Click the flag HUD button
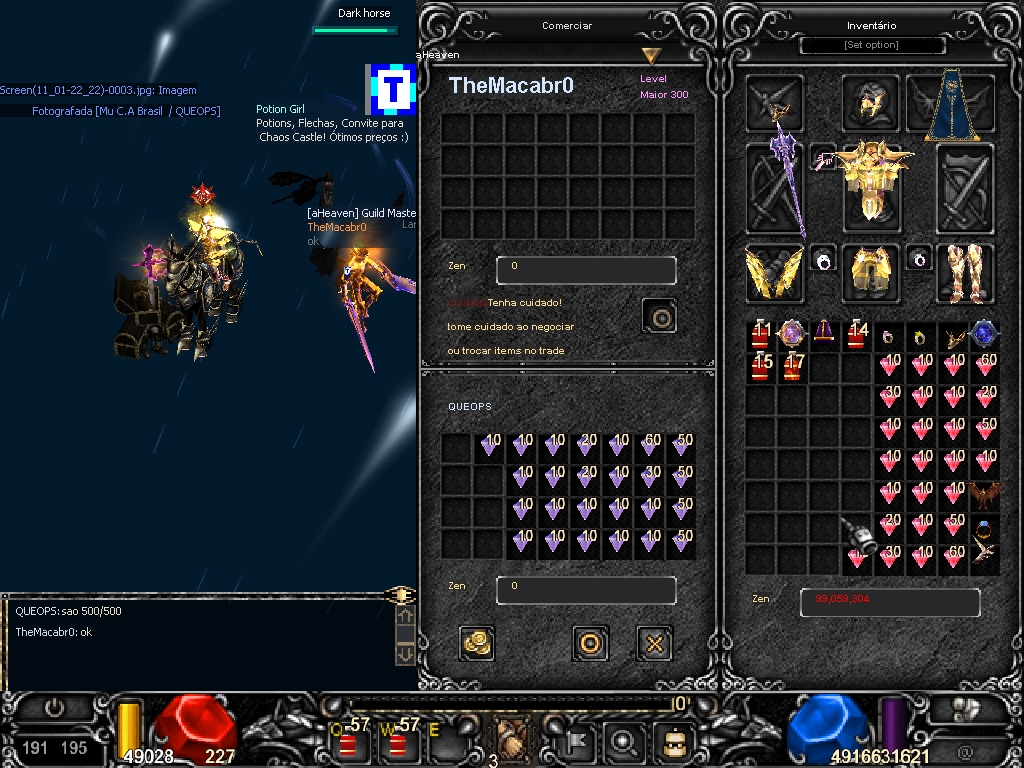 pos(577,741)
